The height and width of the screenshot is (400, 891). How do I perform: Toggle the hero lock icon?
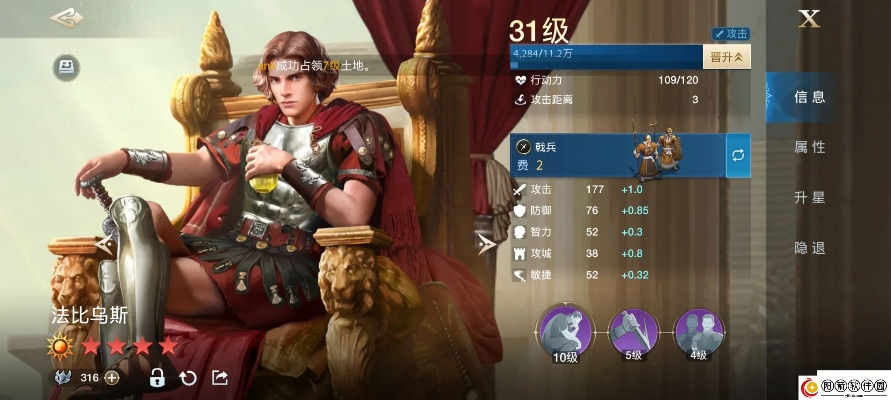[157, 377]
